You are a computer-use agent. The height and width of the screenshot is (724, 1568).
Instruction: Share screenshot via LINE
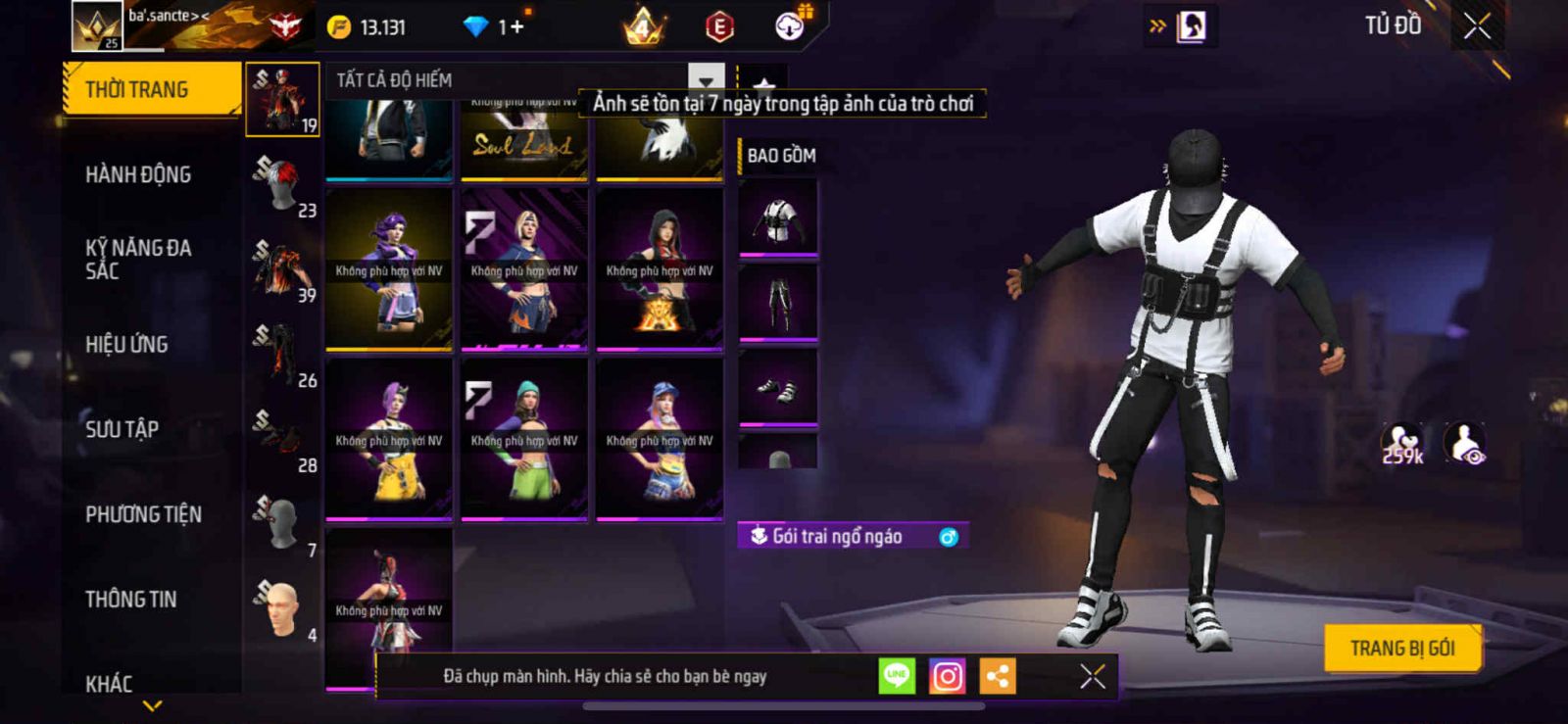[x=897, y=676]
